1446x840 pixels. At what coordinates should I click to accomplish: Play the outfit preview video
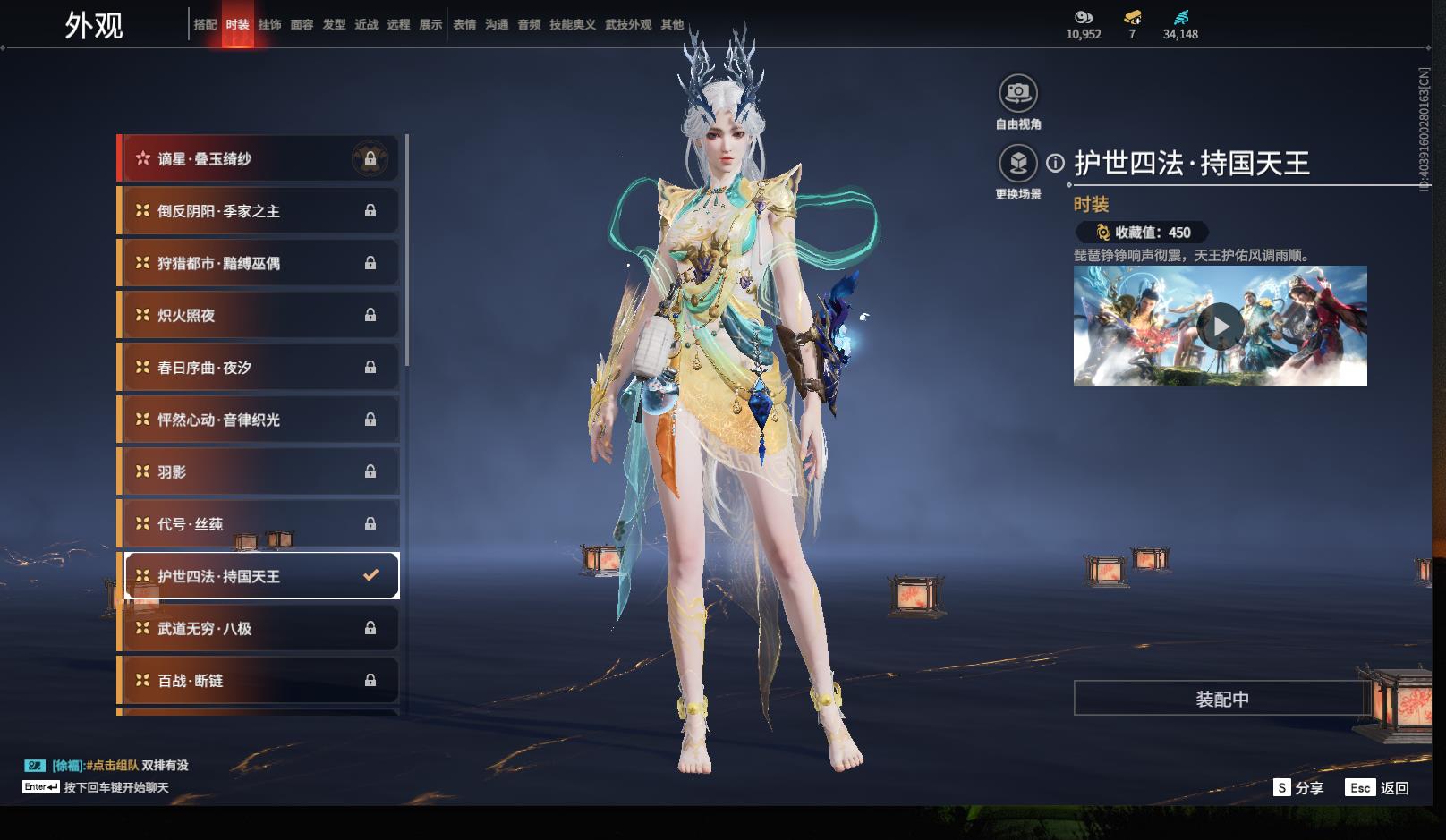(1221, 327)
